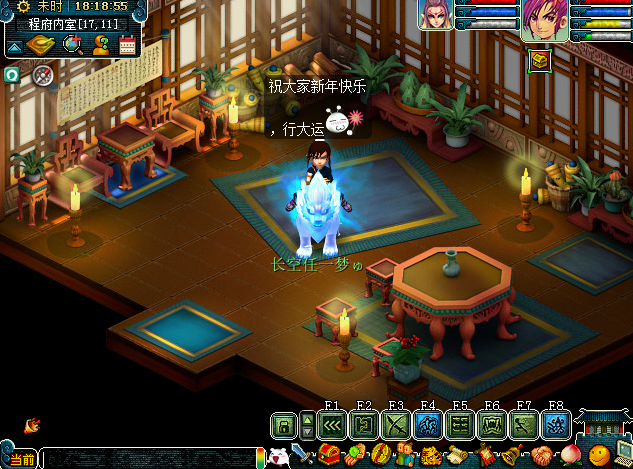
Task: Open the orange smiley face emote icon
Action: coord(599,457)
